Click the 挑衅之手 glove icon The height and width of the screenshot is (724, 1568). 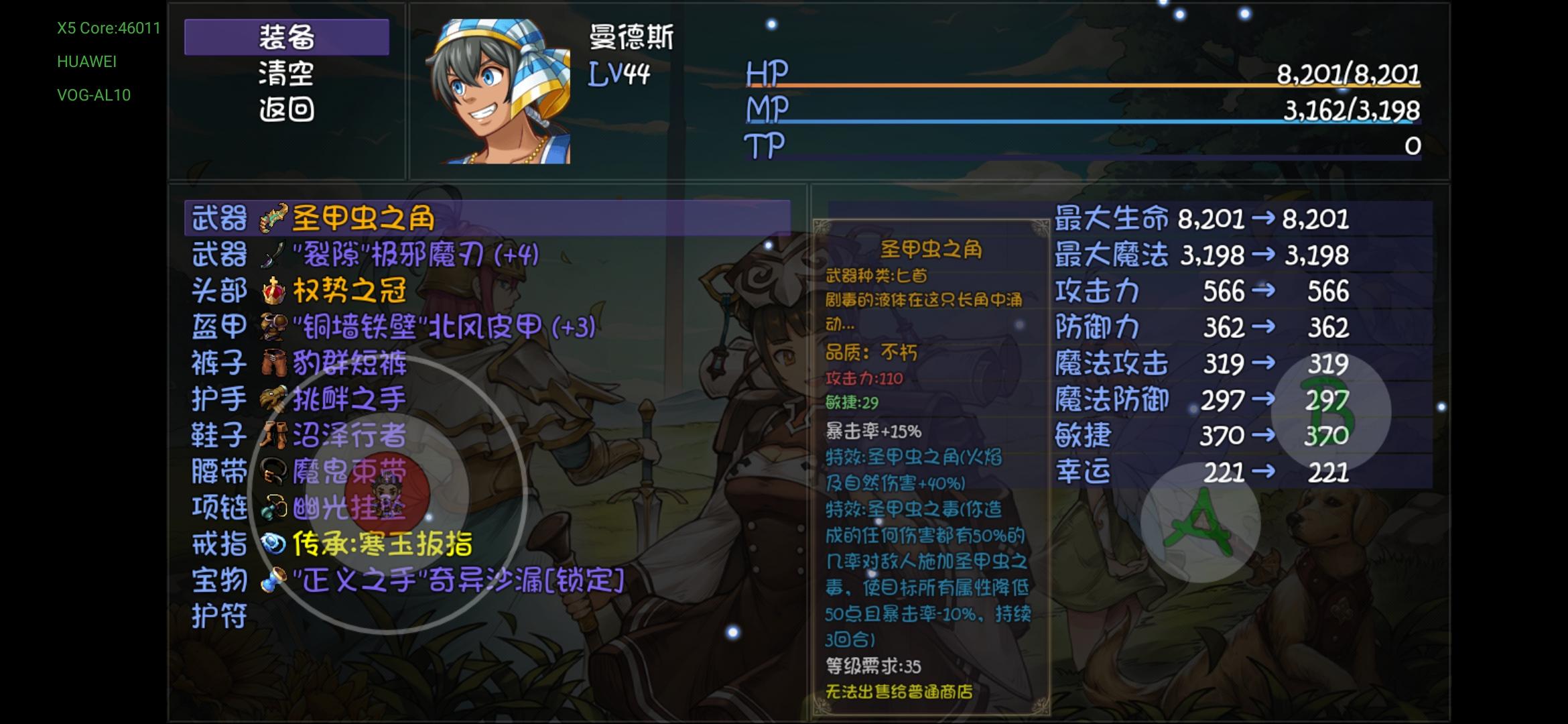pyautogui.click(x=271, y=398)
